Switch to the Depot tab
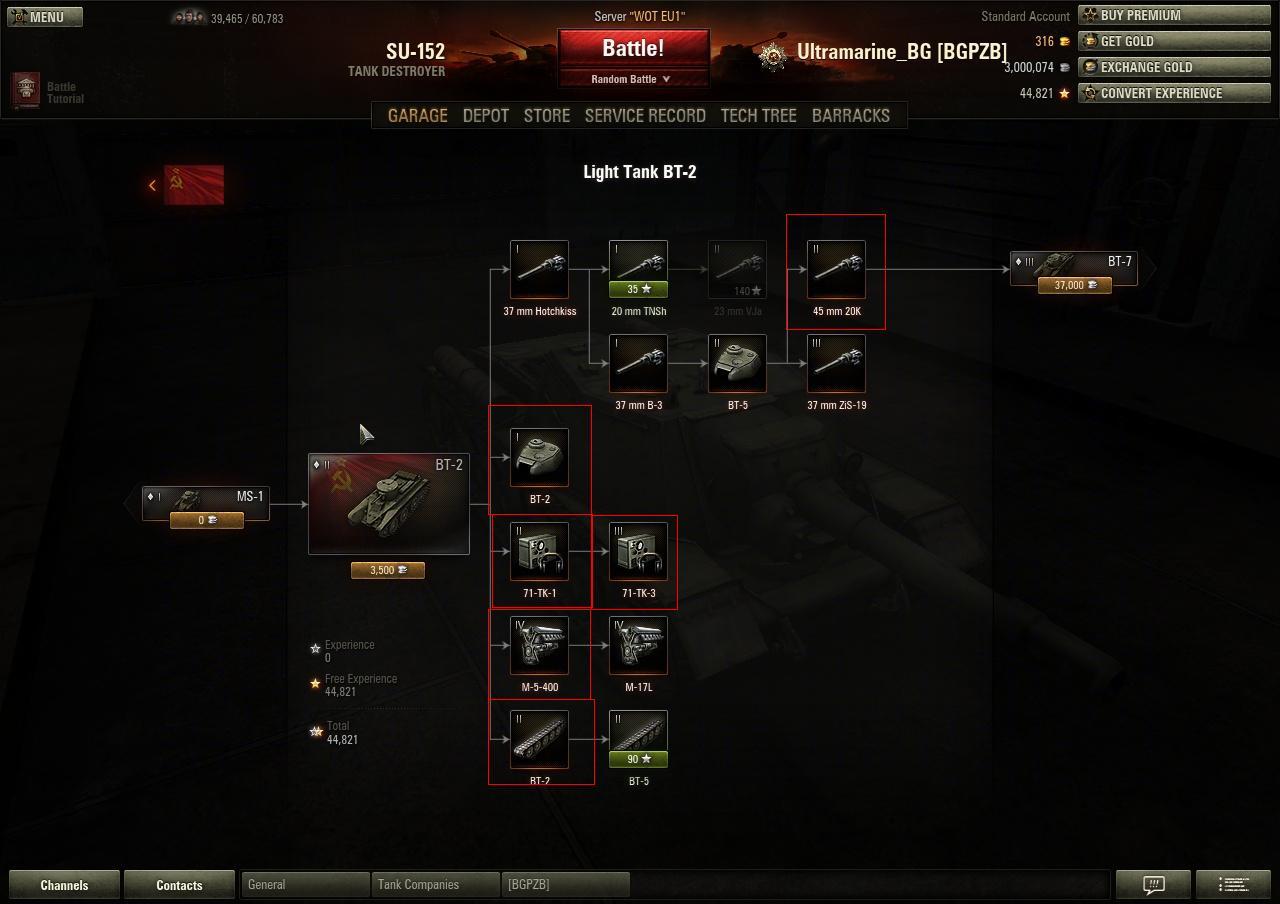 tap(486, 116)
